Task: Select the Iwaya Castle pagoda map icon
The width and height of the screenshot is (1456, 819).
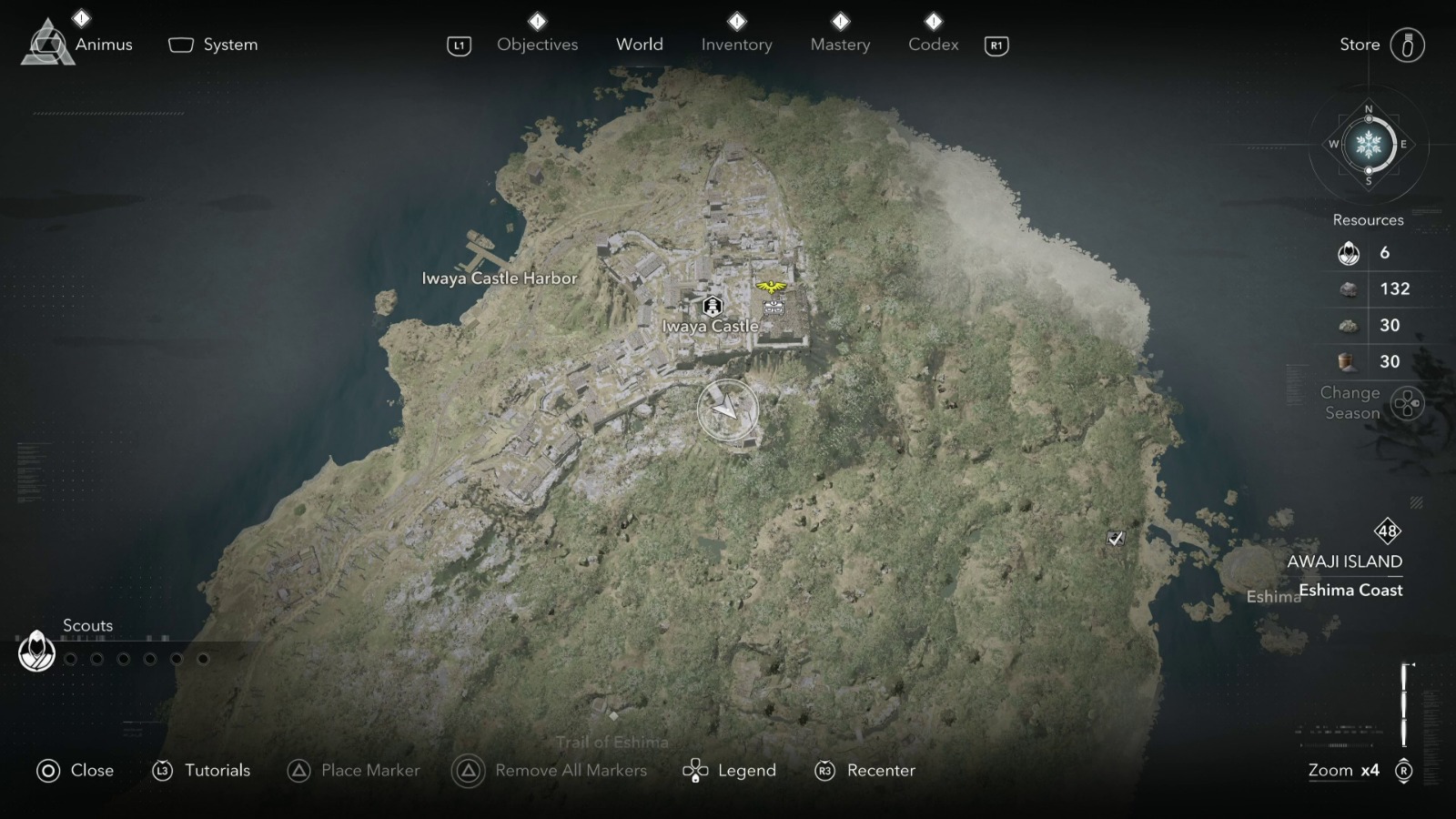Action: pos(713,306)
